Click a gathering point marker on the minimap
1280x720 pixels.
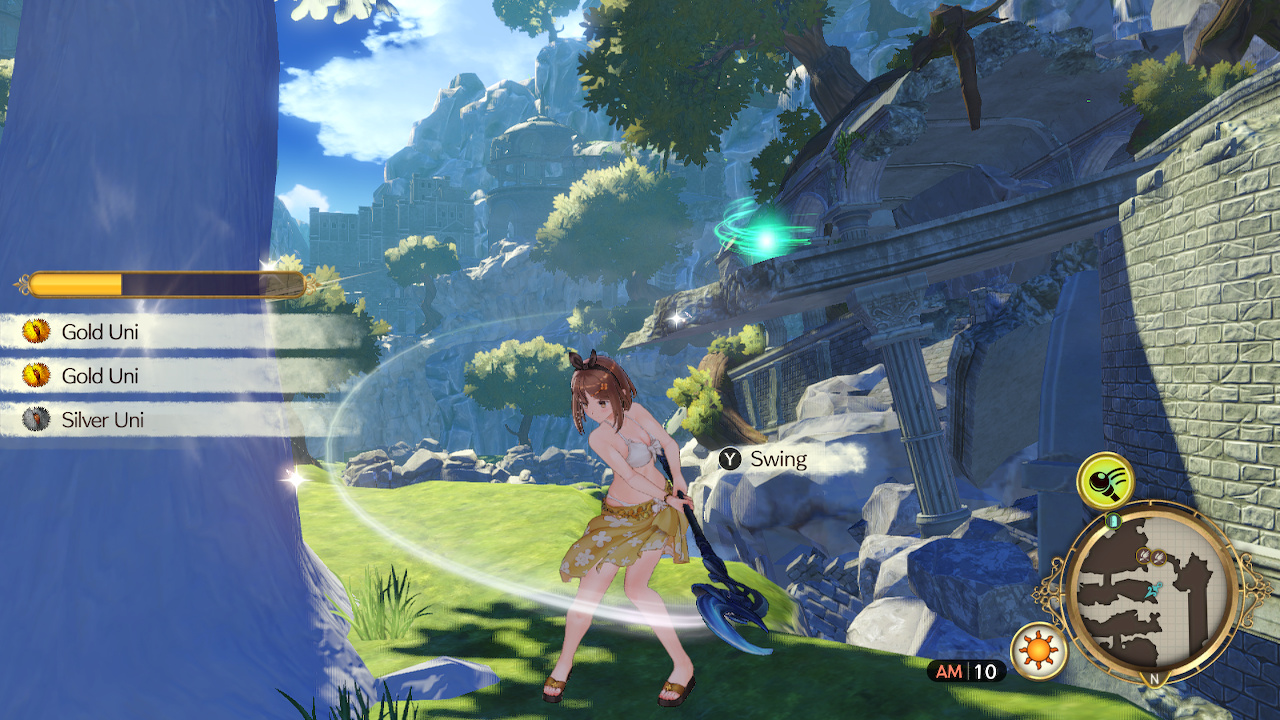[x=1144, y=556]
